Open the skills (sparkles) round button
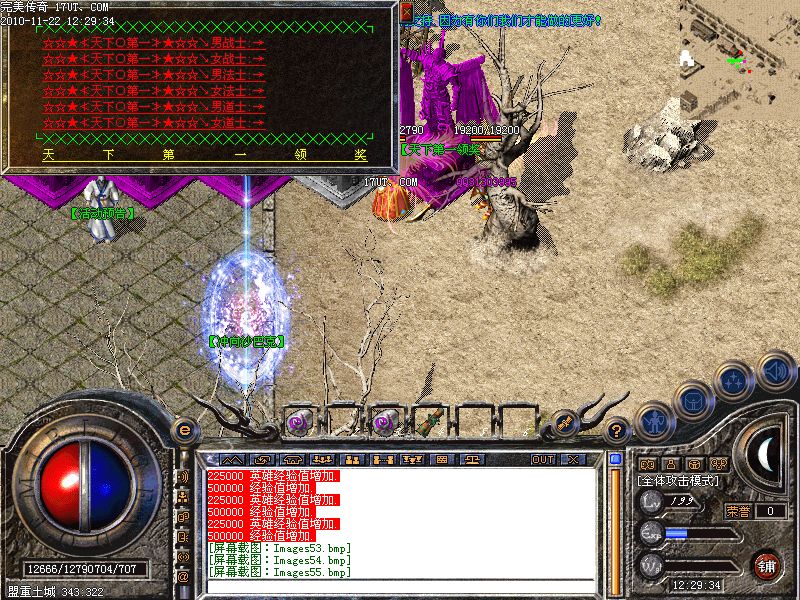The width and height of the screenshot is (800, 600). [735, 381]
